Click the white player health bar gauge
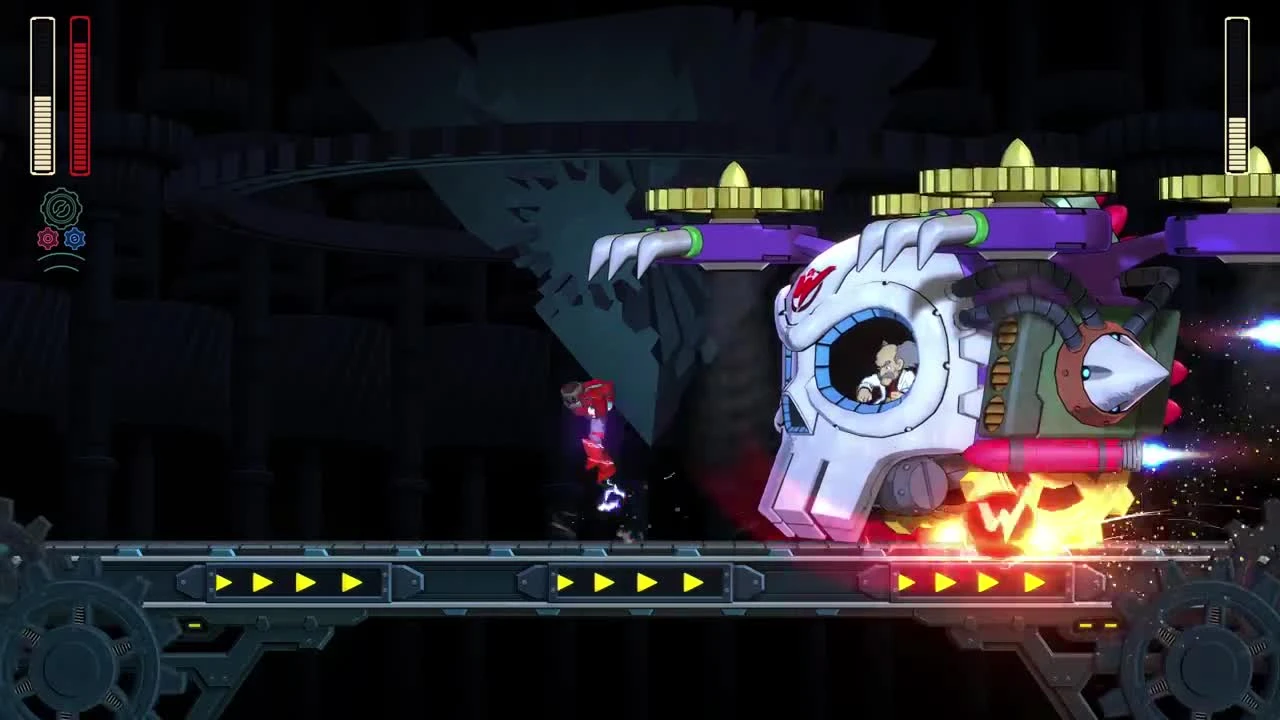Image resolution: width=1280 pixels, height=720 pixels. [x=42, y=95]
